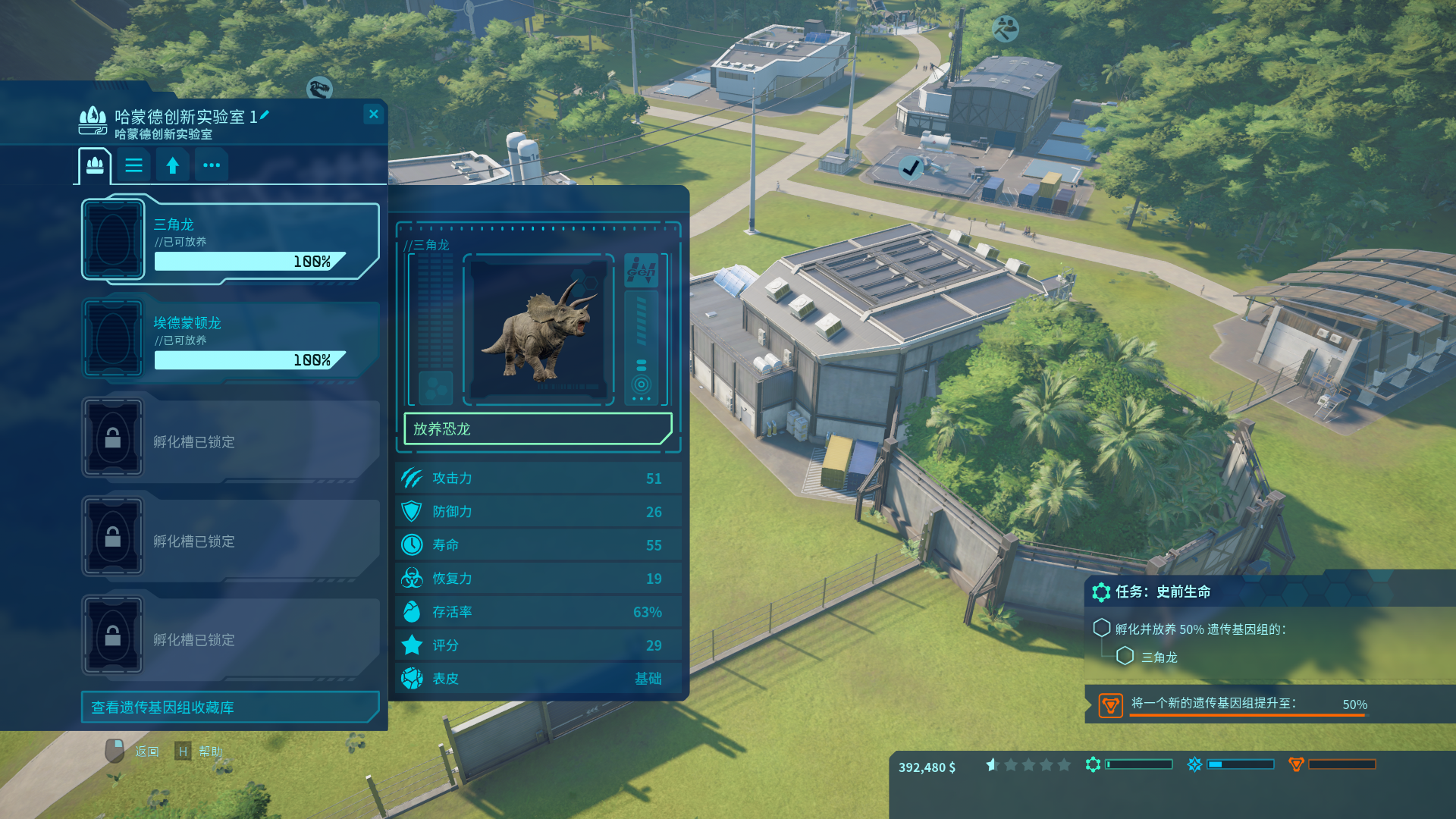Select the ranger marker icon above station
The width and height of the screenshot is (1456, 819).
coord(1006,29)
